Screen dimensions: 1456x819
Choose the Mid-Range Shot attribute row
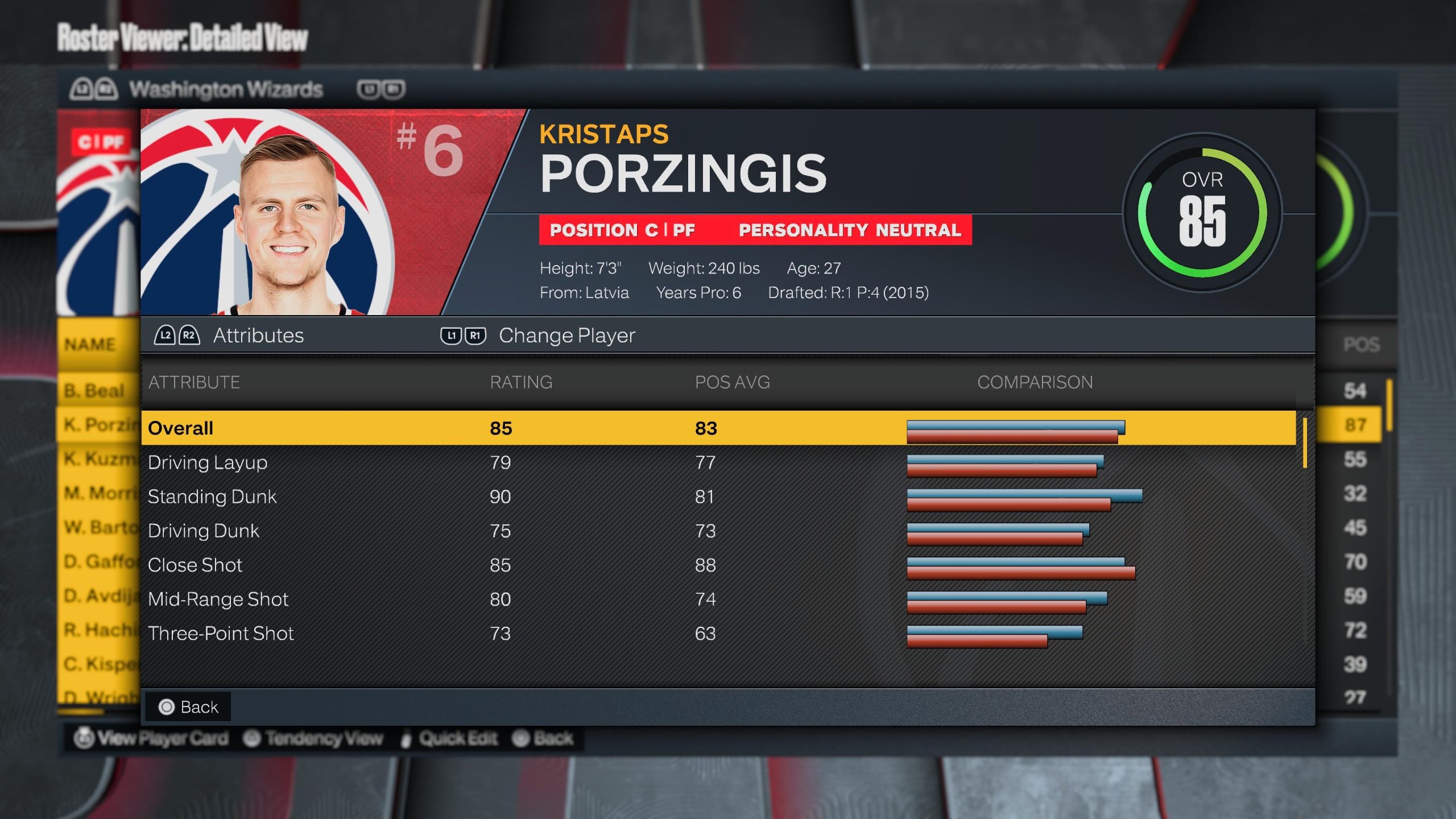pos(718,599)
